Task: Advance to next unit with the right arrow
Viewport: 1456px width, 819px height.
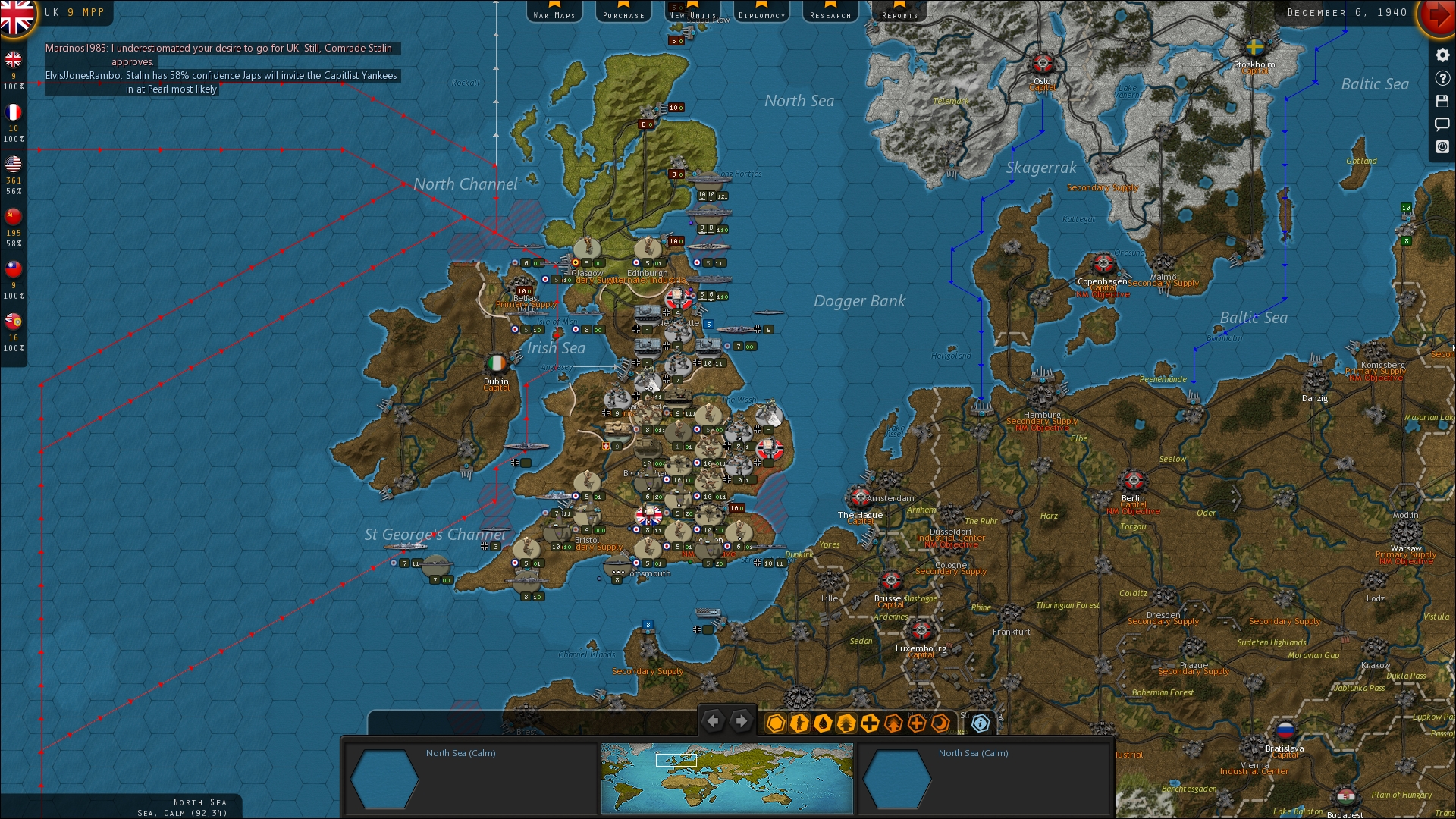Action: pos(742,720)
